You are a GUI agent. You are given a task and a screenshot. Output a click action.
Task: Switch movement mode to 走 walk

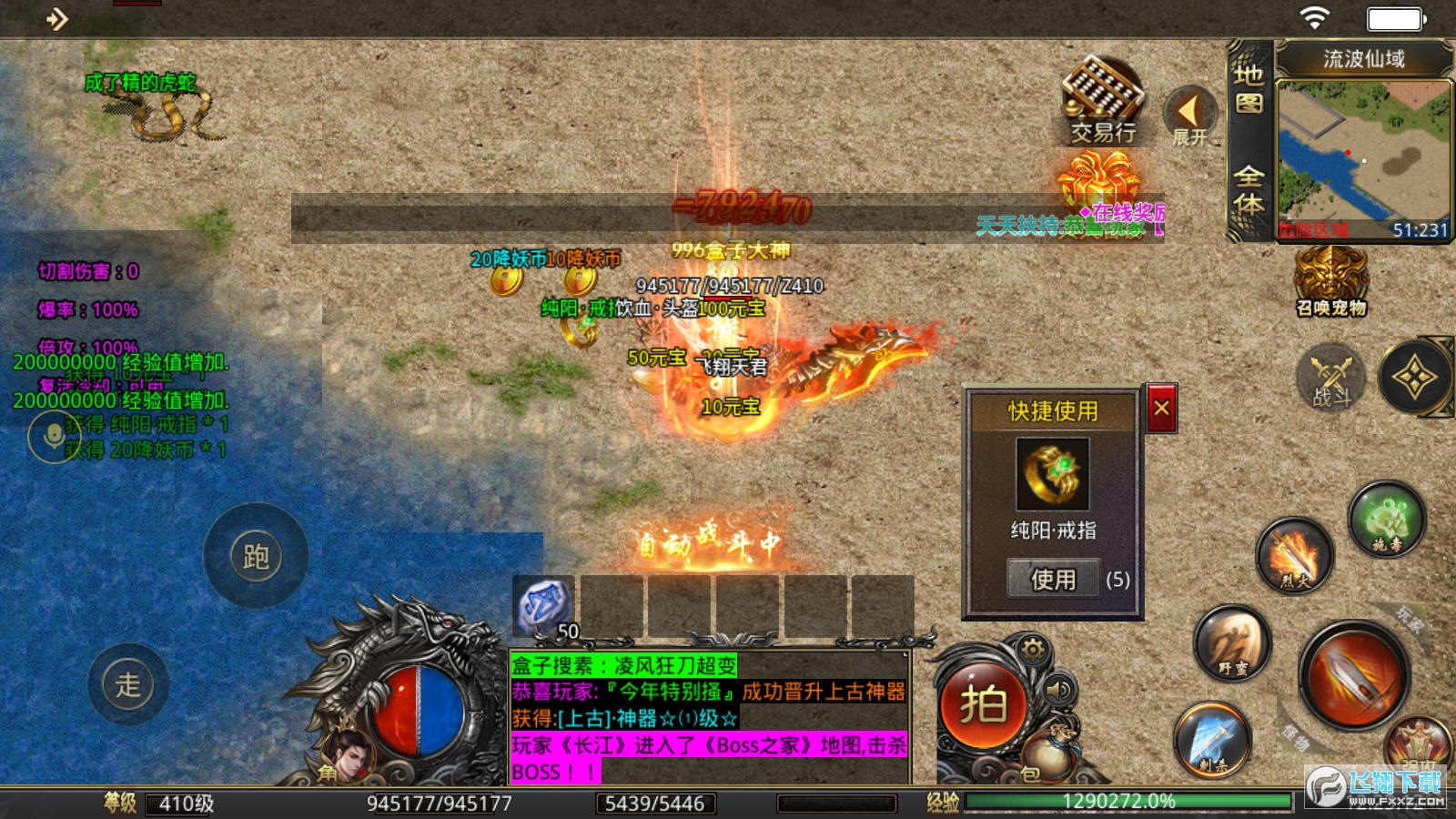[x=128, y=682]
